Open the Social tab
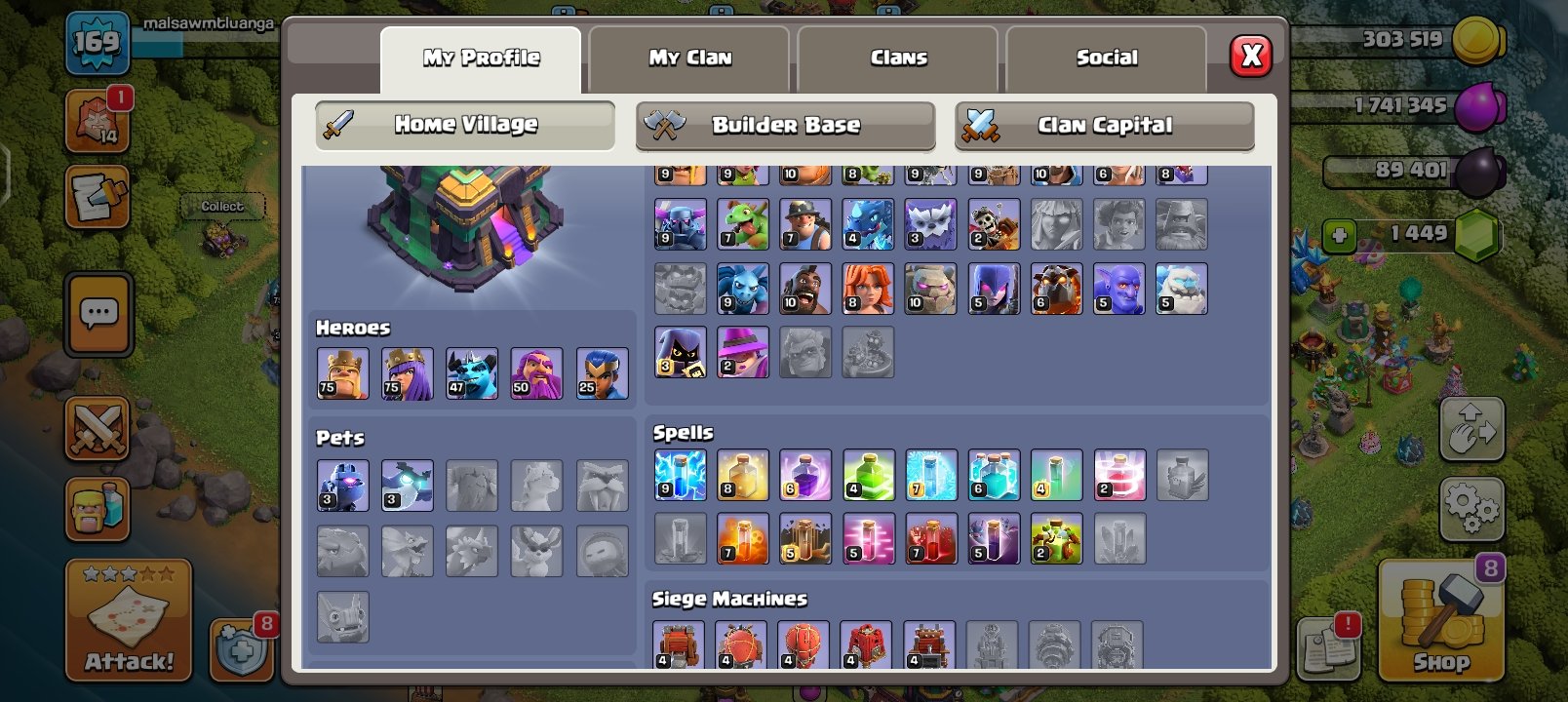Image resolution: width=1568 pixels, height=702 pixels. (x=1107, y=58)
